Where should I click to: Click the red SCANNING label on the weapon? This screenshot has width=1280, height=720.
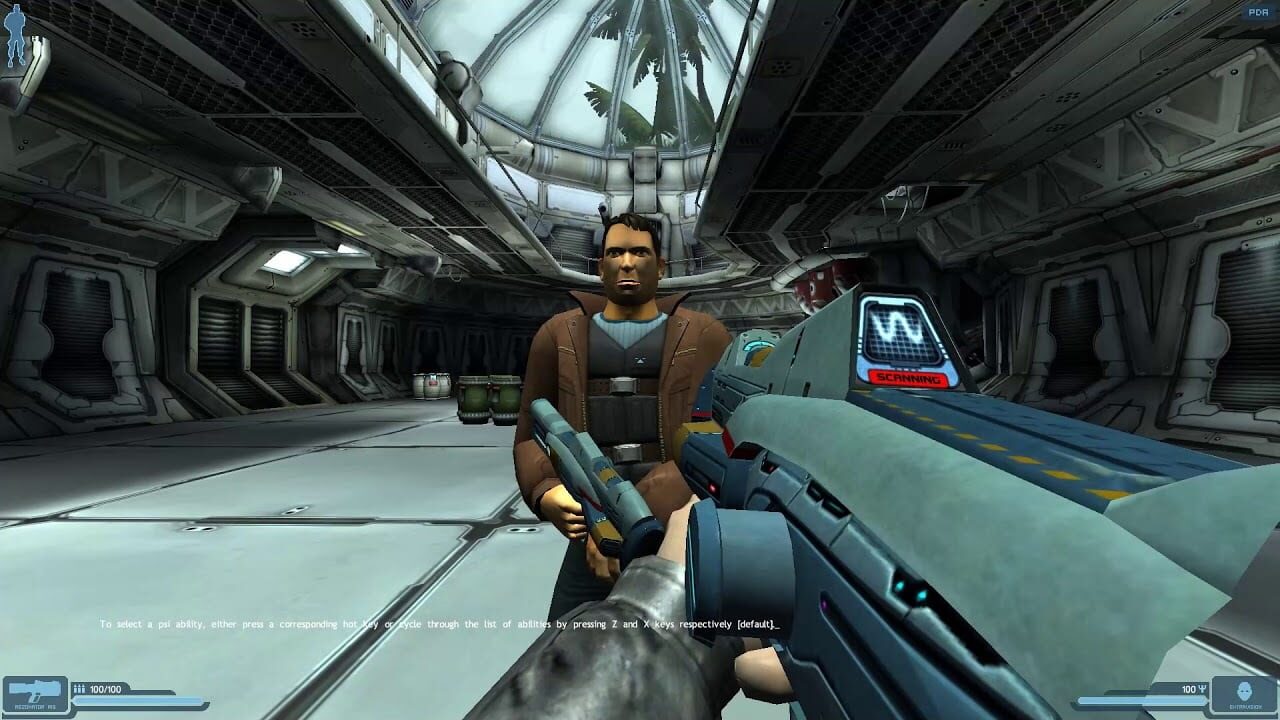[x=908, y=380]
